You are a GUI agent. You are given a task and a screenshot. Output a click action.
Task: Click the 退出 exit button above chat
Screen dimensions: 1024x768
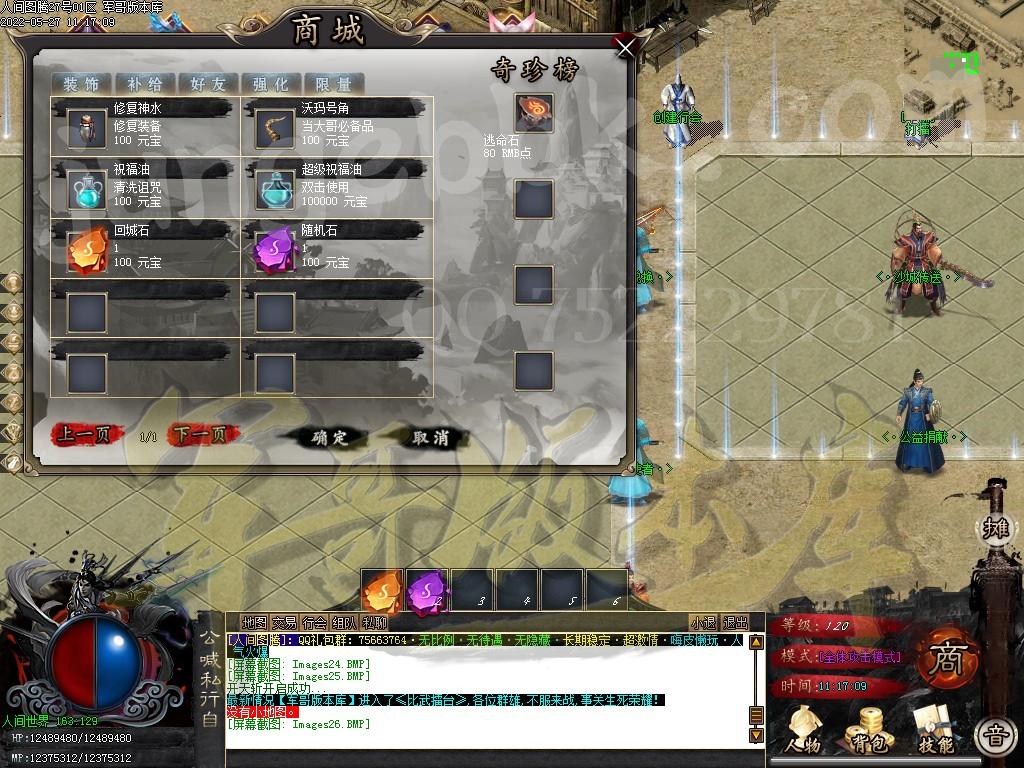735,623
